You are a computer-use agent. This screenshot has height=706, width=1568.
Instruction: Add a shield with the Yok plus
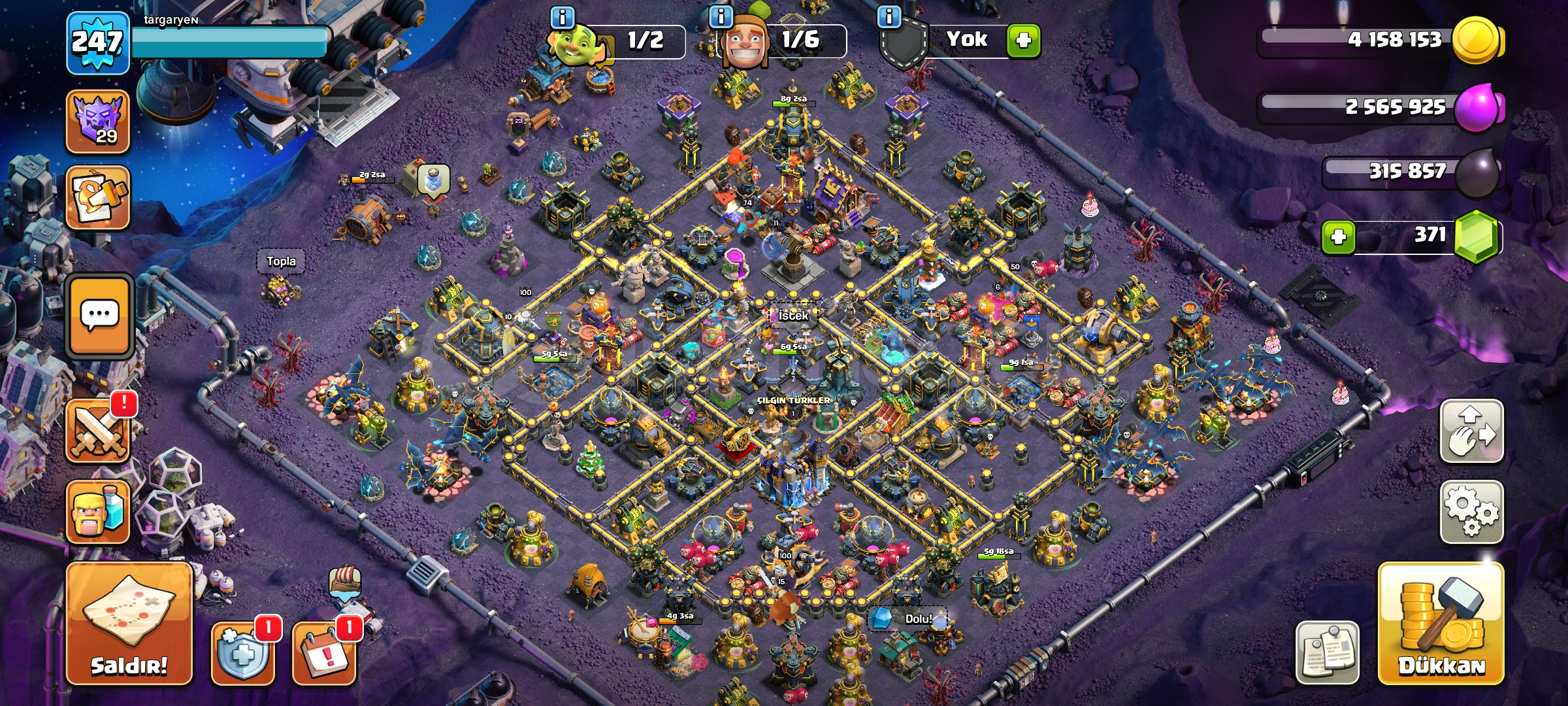(x=1023, y=41)
